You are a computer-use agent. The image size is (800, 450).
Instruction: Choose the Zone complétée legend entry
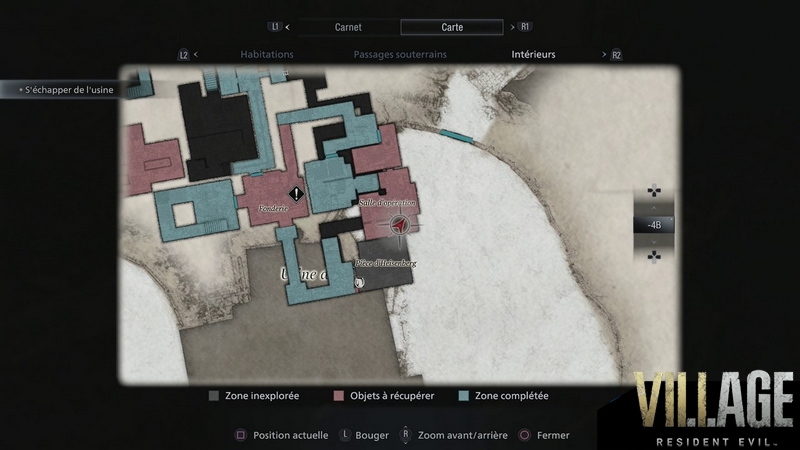coord(505,396)
